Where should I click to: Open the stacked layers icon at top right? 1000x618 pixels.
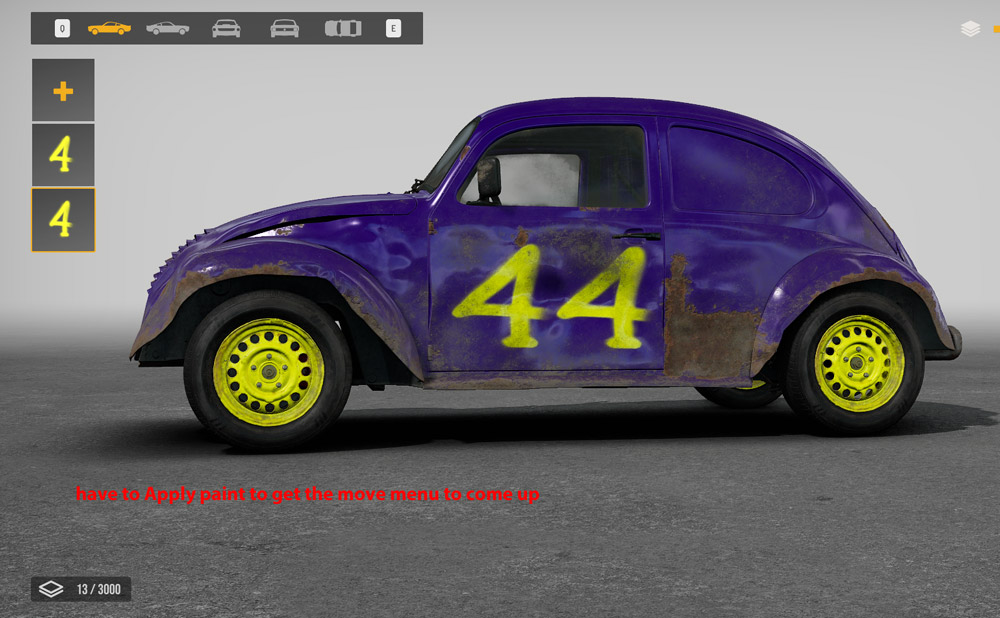tap(970, 29)
